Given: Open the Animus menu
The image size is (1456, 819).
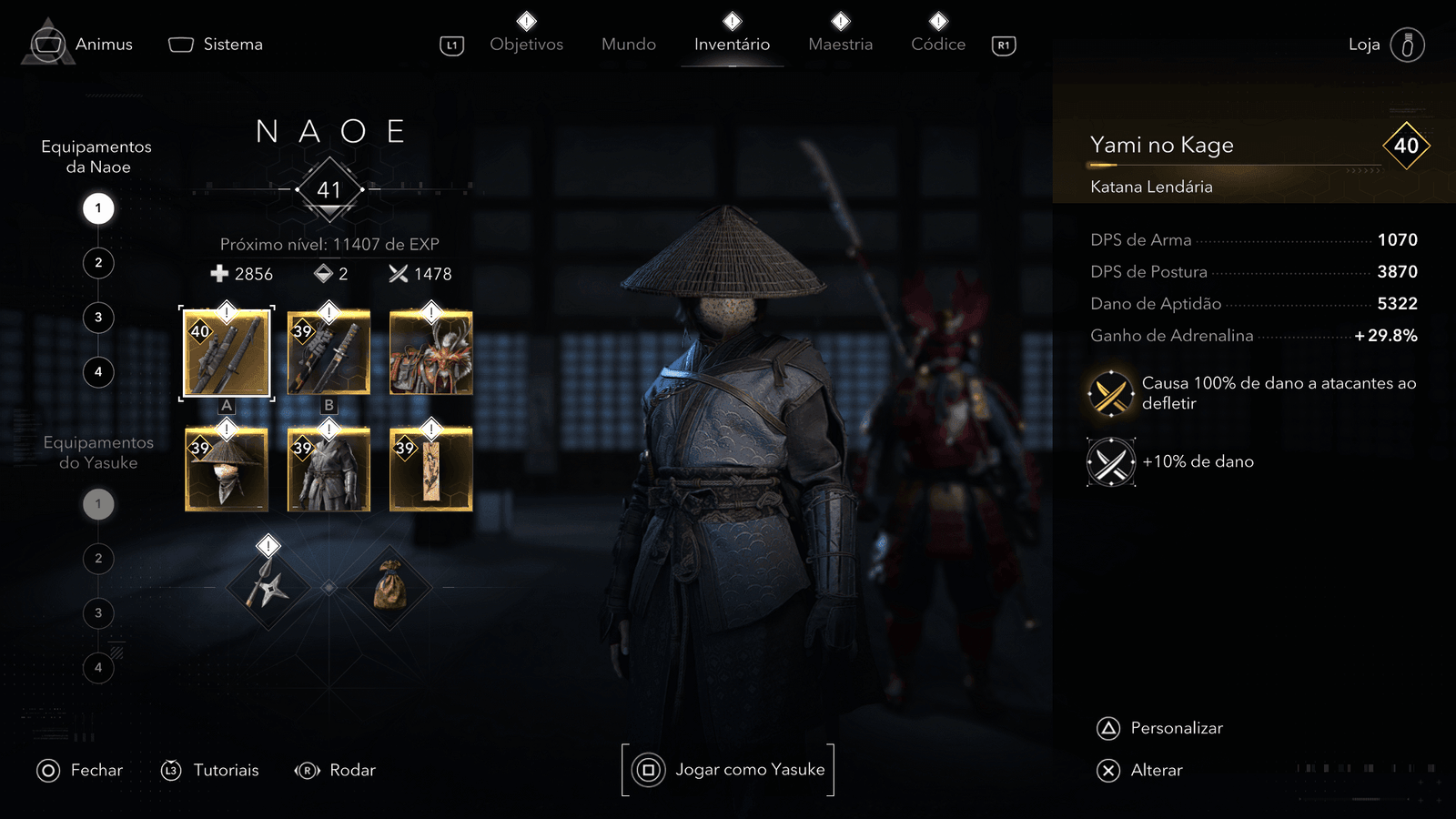Looking at the screenshot, I should [80, 44].
